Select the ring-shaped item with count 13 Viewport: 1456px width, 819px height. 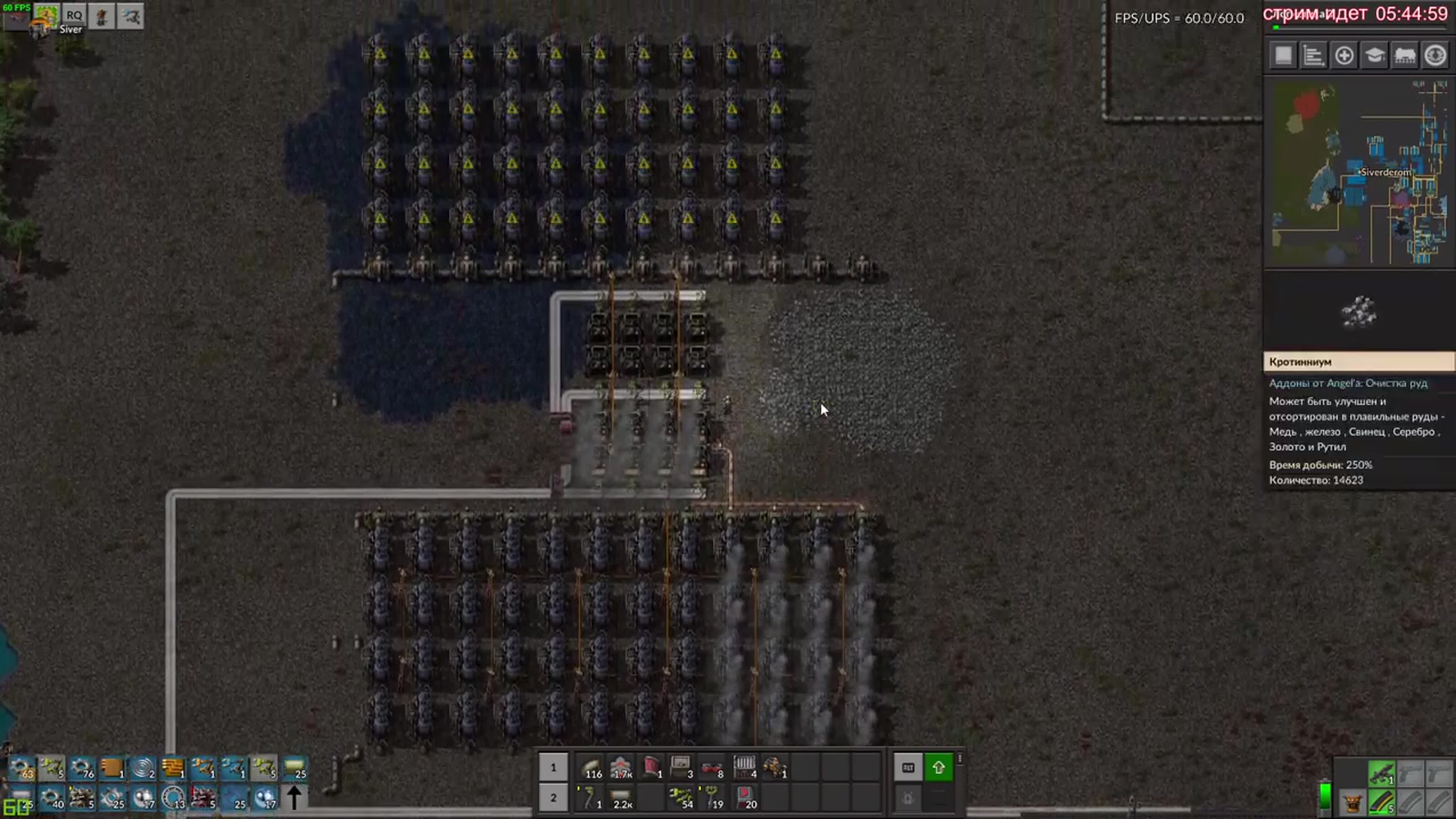coord(173,798)
